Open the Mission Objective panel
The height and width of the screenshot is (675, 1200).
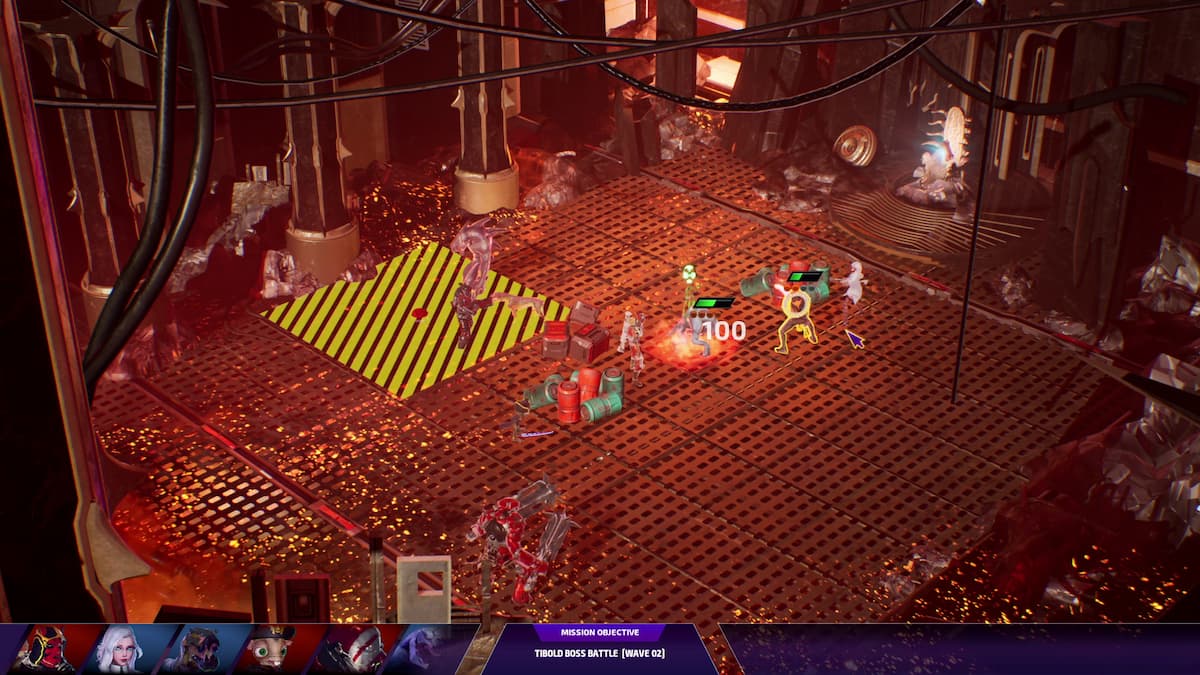point(599,643)
